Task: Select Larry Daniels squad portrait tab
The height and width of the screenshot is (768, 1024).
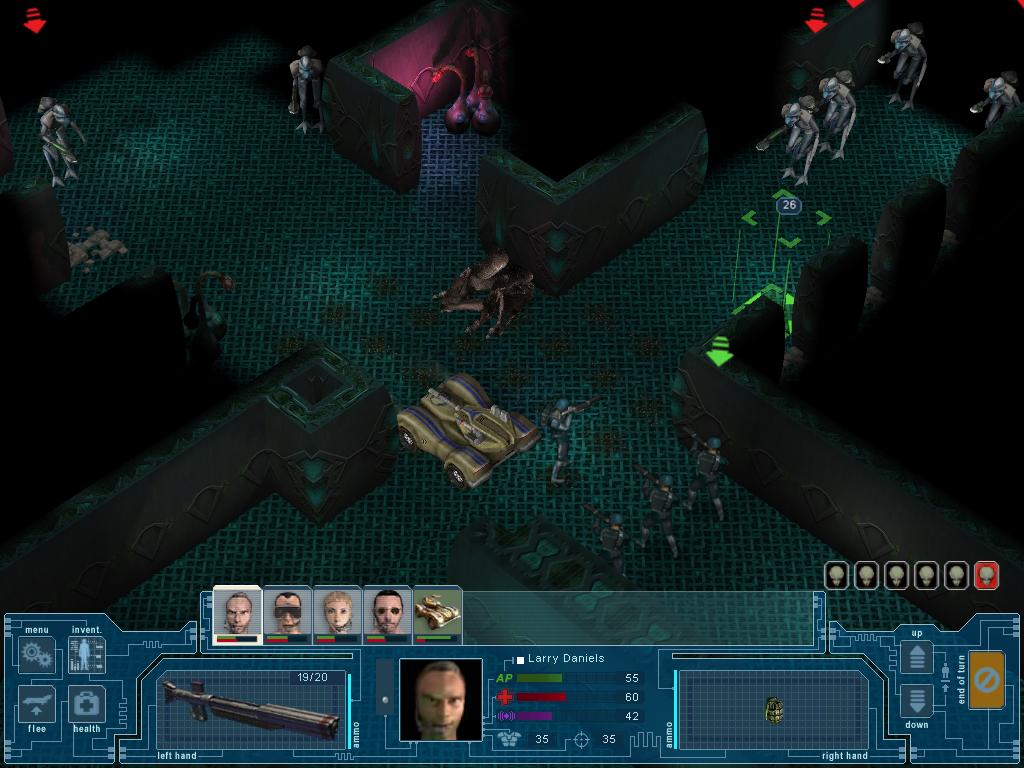Action: point(237,612)
